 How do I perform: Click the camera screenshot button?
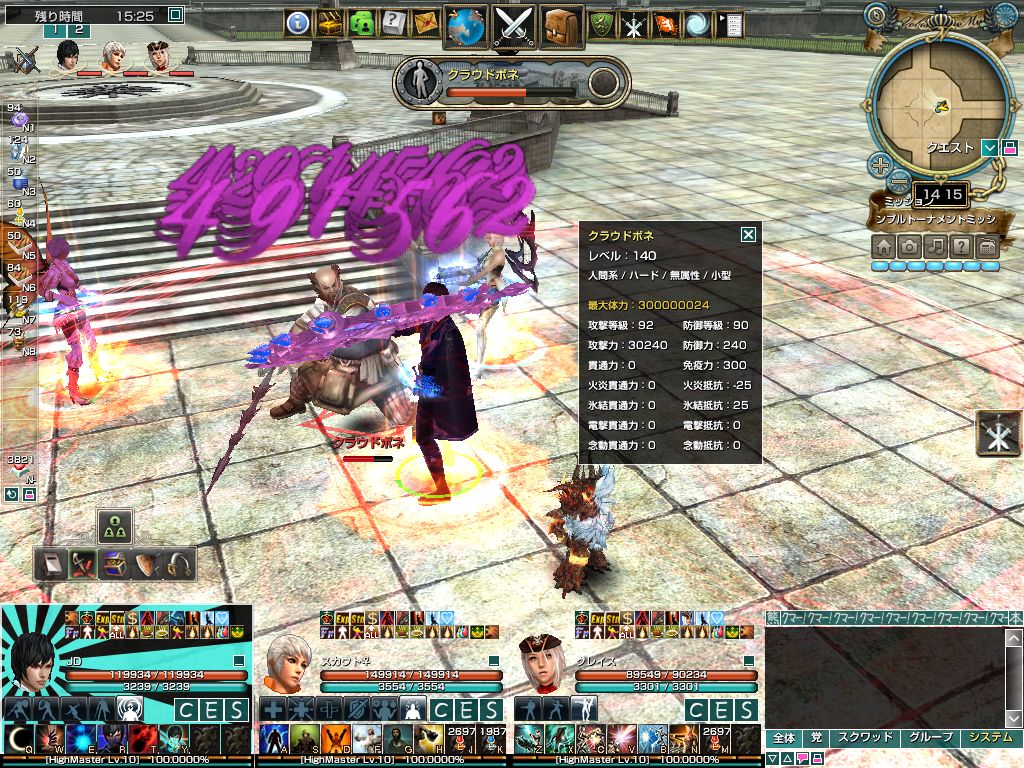pos(910,246)
